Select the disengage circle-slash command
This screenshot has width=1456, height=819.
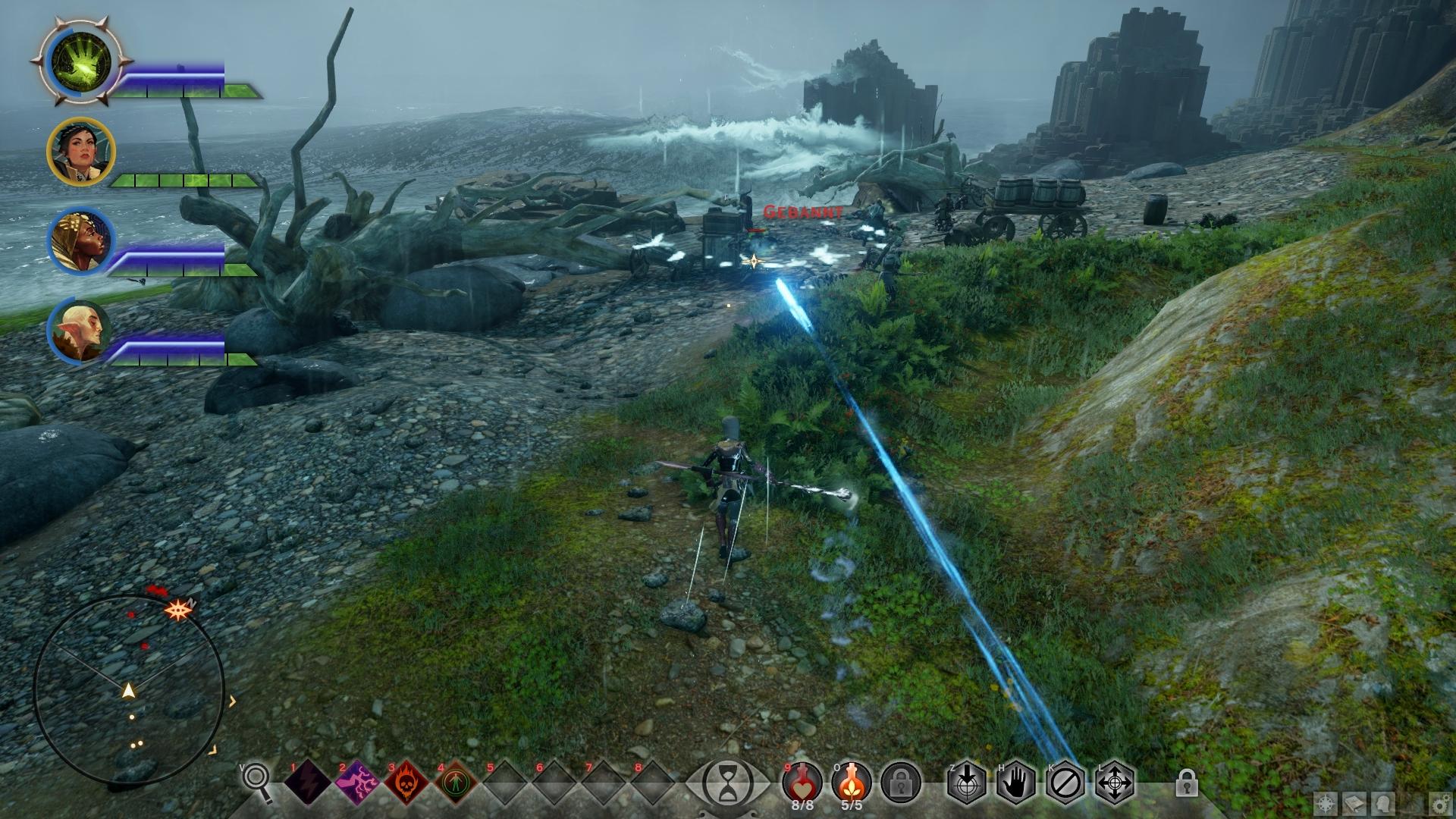point(1065,783)
